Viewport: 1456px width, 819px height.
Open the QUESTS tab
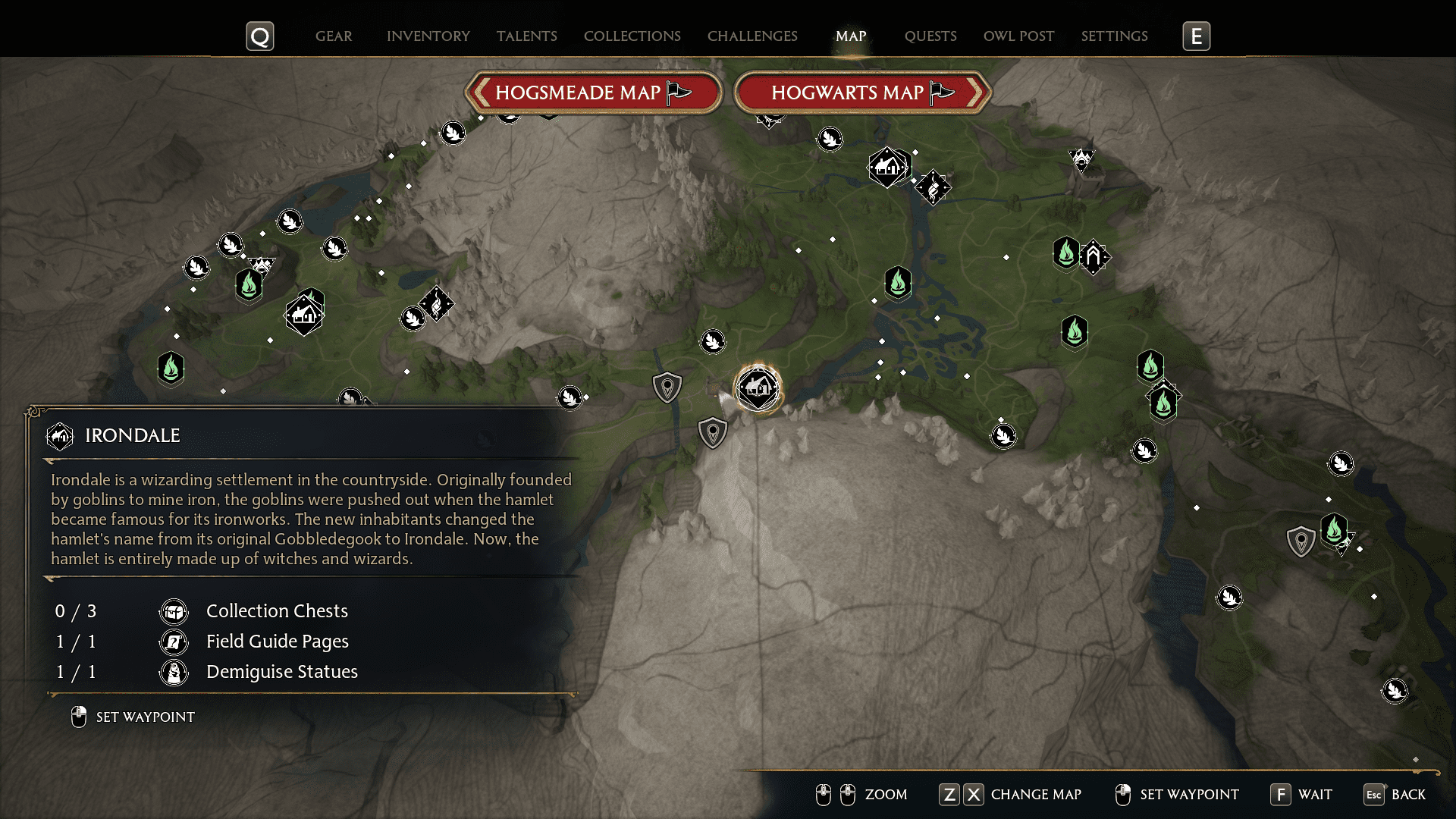(930, 36)
